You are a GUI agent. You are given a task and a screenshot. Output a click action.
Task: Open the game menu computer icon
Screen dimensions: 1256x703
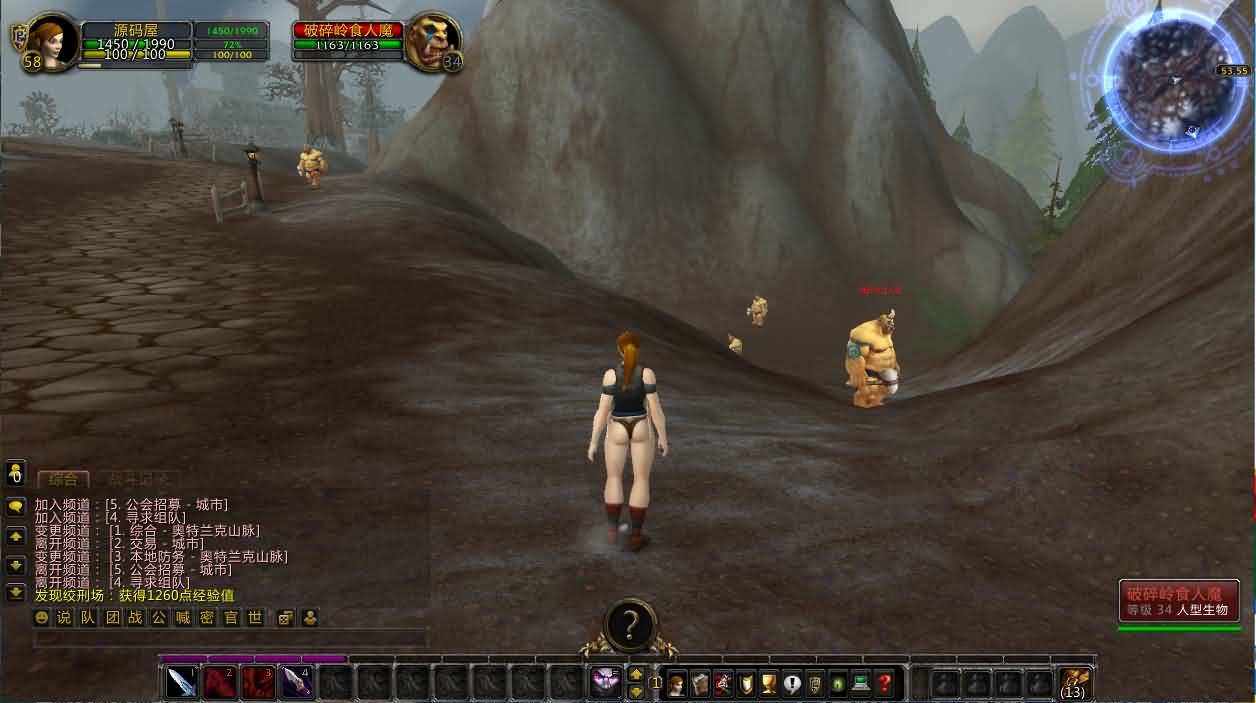pos(861,684)
